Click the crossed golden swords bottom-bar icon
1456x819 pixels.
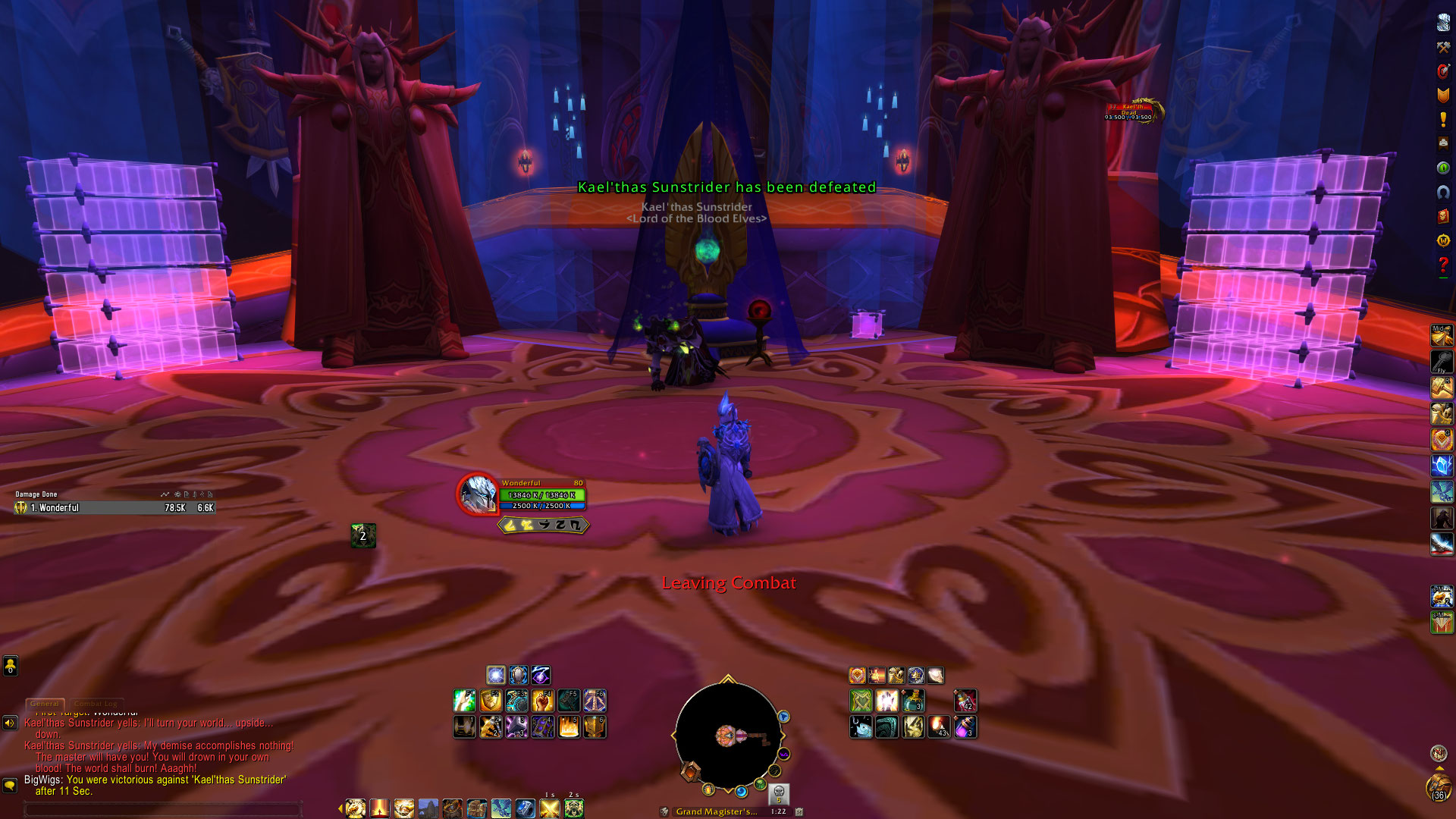(x=549, y=808)
